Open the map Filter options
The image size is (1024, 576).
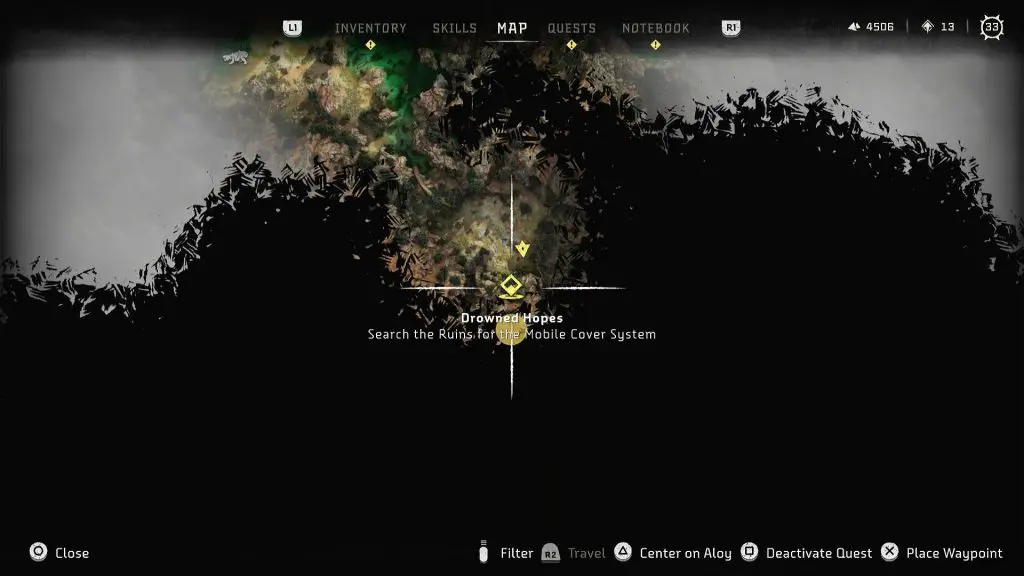[505, 553]
